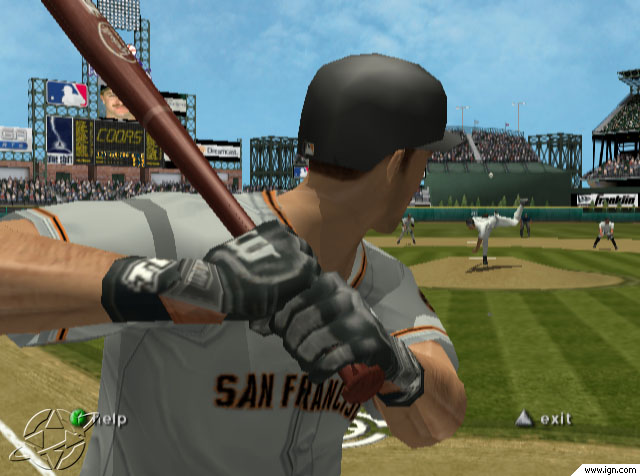
Task: Choose the exit option
Action: pos(555,419)
